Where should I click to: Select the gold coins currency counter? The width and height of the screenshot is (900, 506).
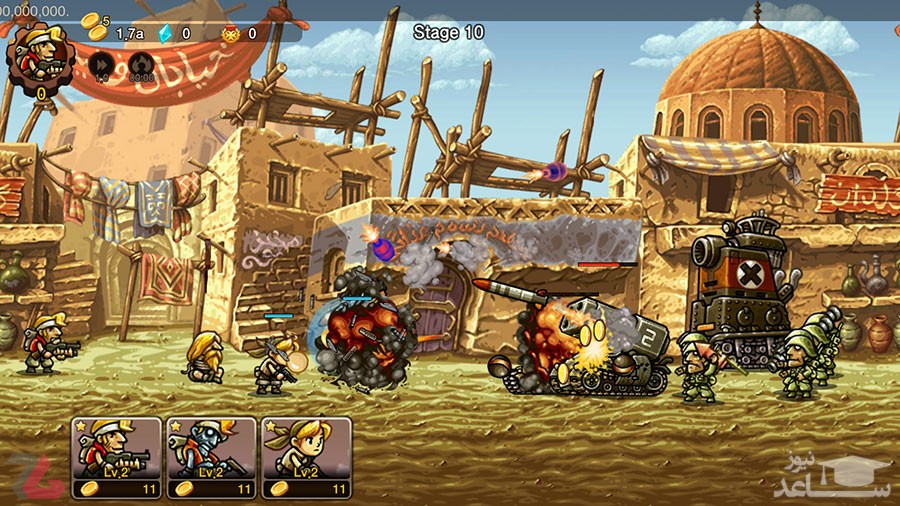112,31
